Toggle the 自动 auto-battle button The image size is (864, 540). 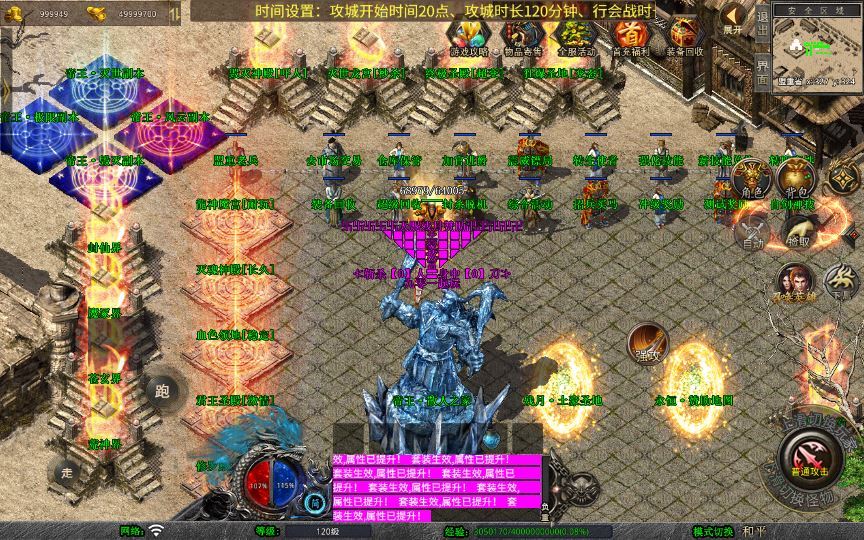coord(749,232)
